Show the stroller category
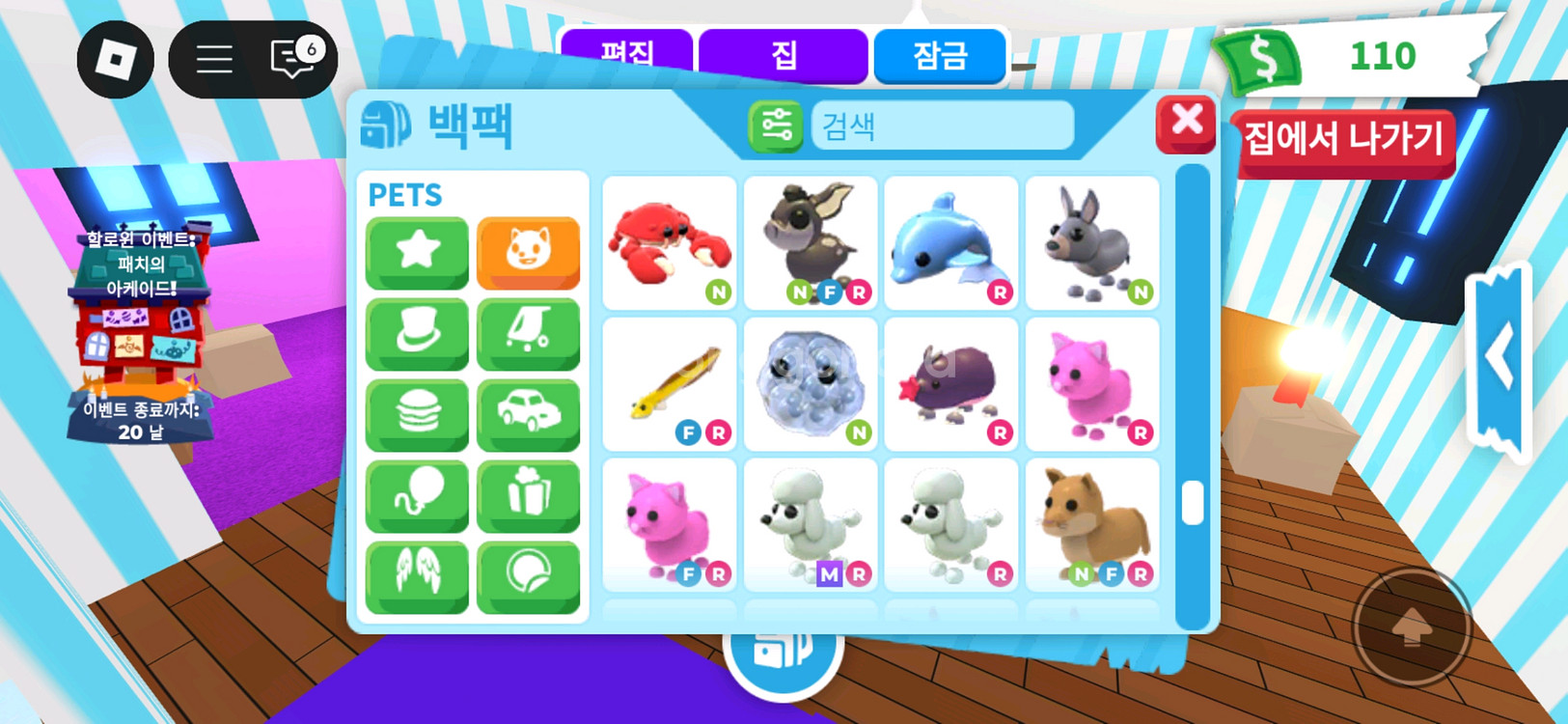The height and width of the screenshot is (724, 1568). click(528, 333)
